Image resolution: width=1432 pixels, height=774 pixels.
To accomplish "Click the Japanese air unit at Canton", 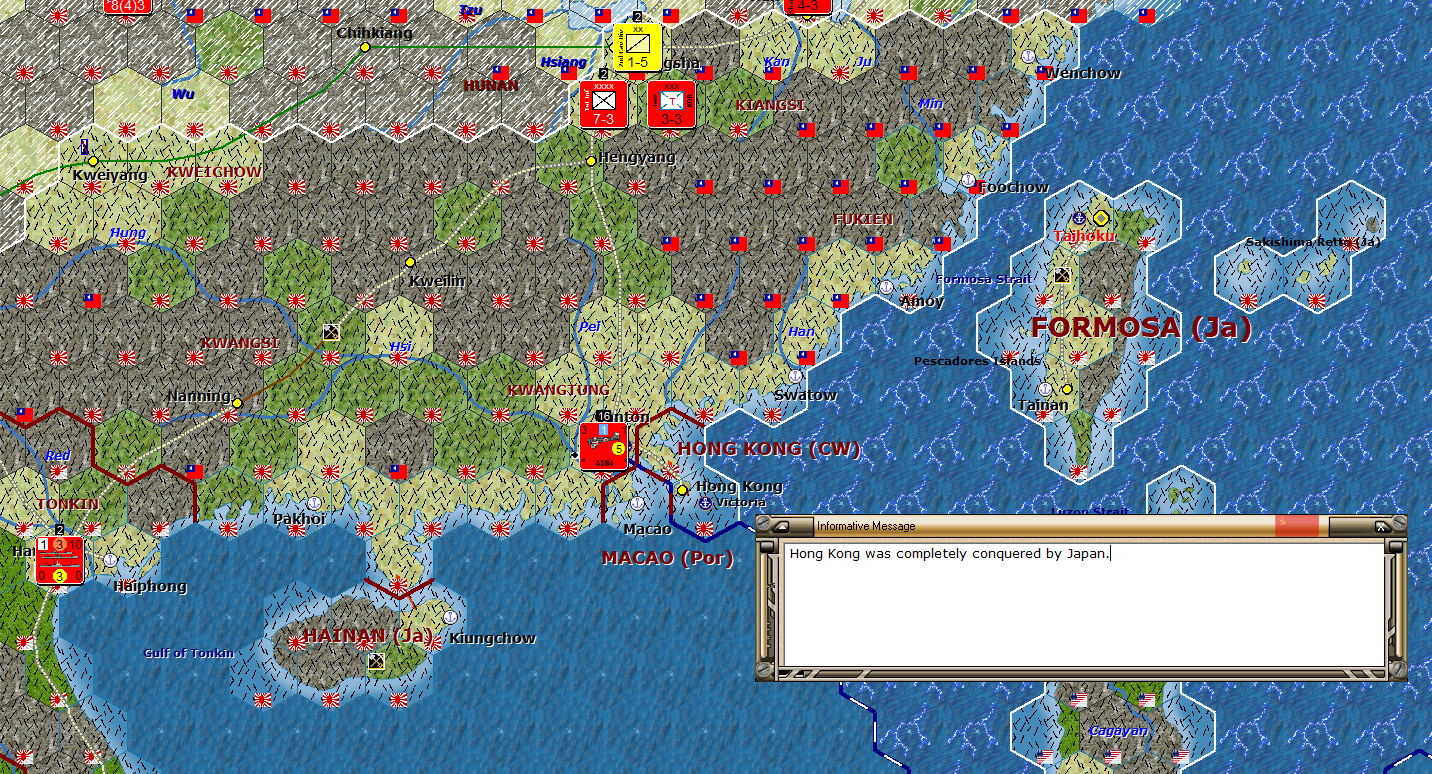I will (x=602, y=448).
